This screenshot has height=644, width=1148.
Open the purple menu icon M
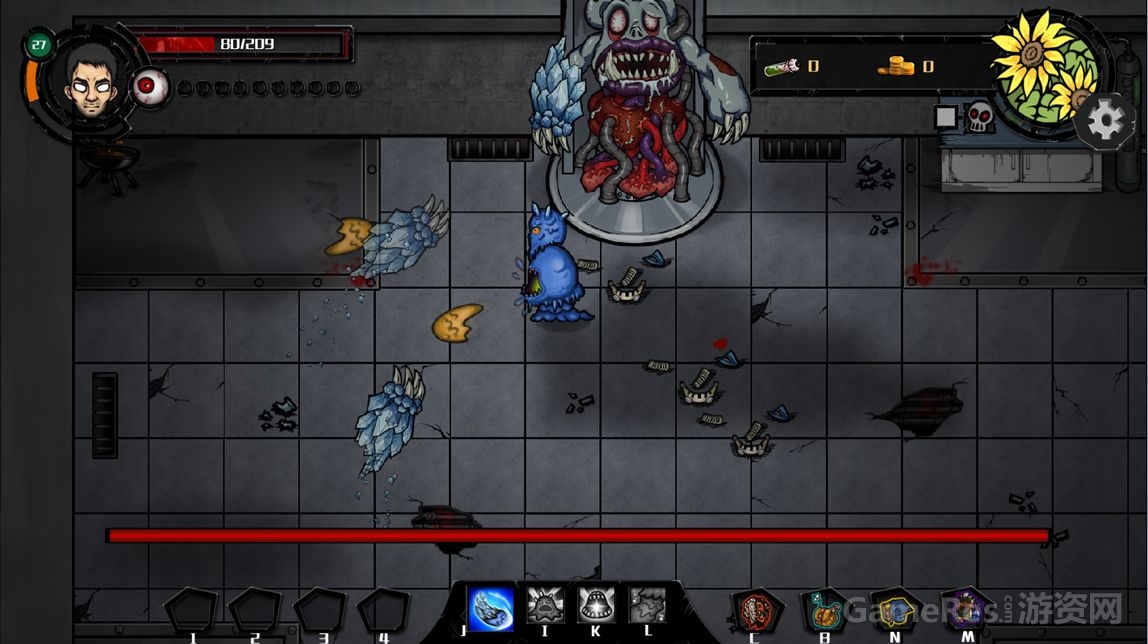[966, 608]
